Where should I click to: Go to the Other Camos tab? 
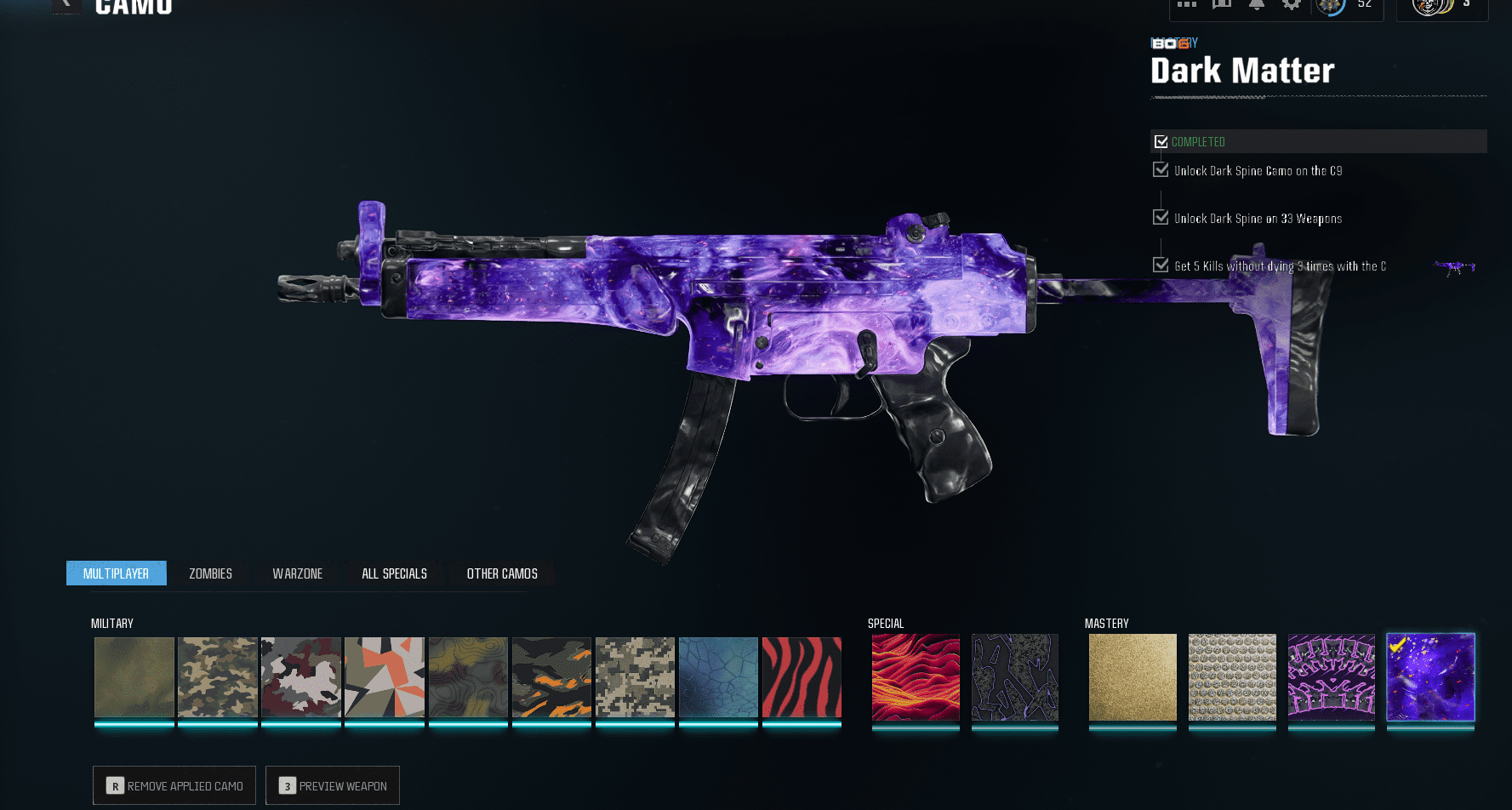coord(502,573)
